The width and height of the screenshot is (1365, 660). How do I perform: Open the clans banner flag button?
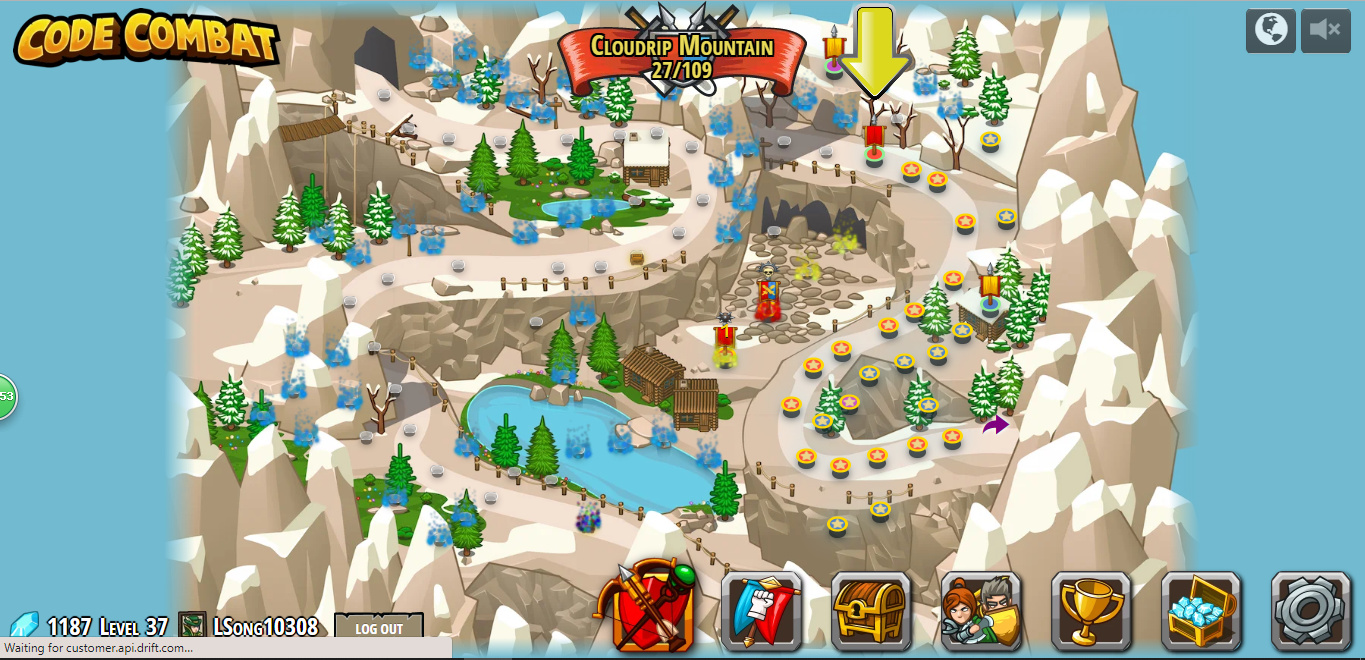[761, 610]
